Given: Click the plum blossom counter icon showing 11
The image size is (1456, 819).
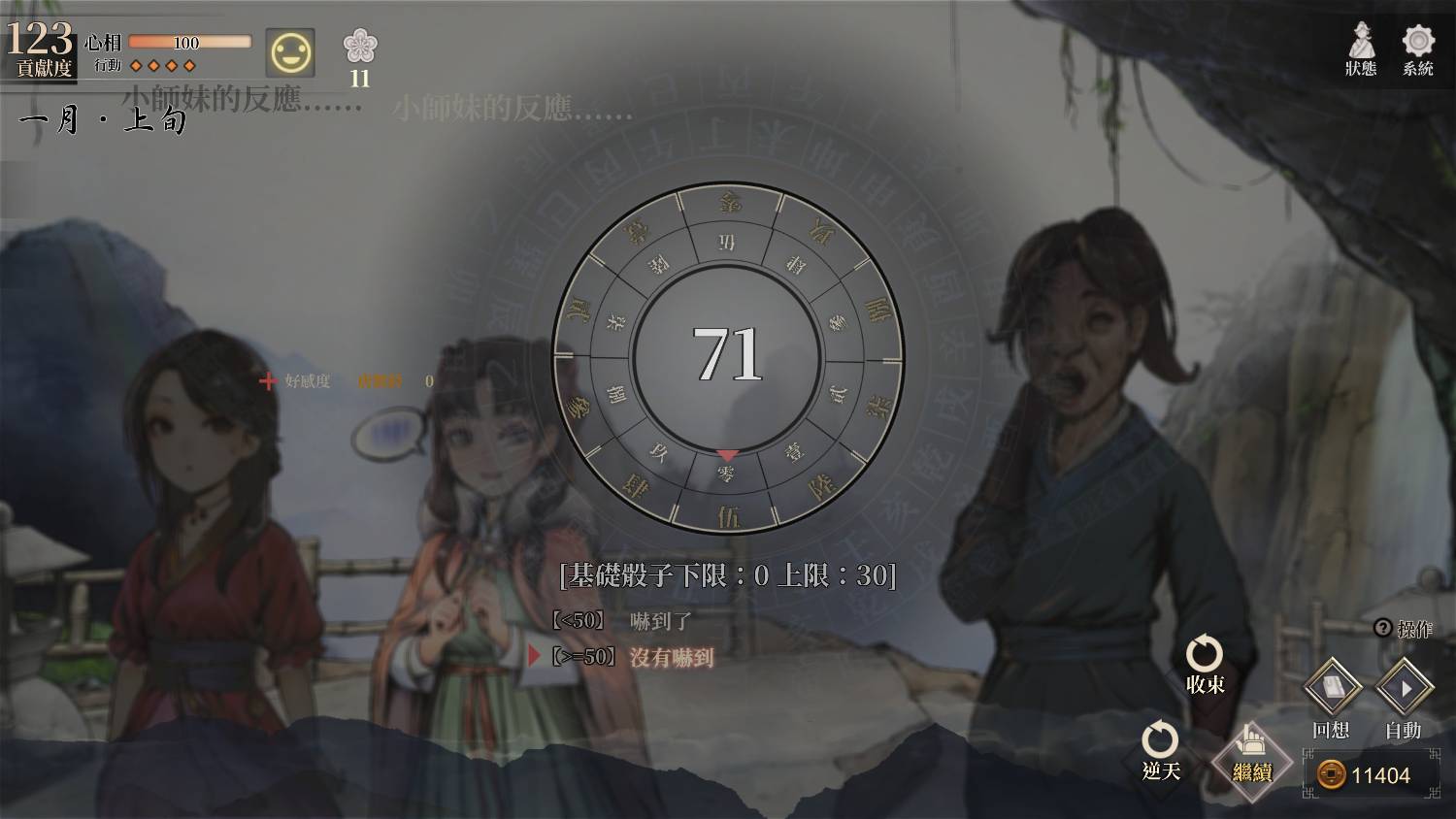Looking at the screenshot, I should click(x=361, y=53).
